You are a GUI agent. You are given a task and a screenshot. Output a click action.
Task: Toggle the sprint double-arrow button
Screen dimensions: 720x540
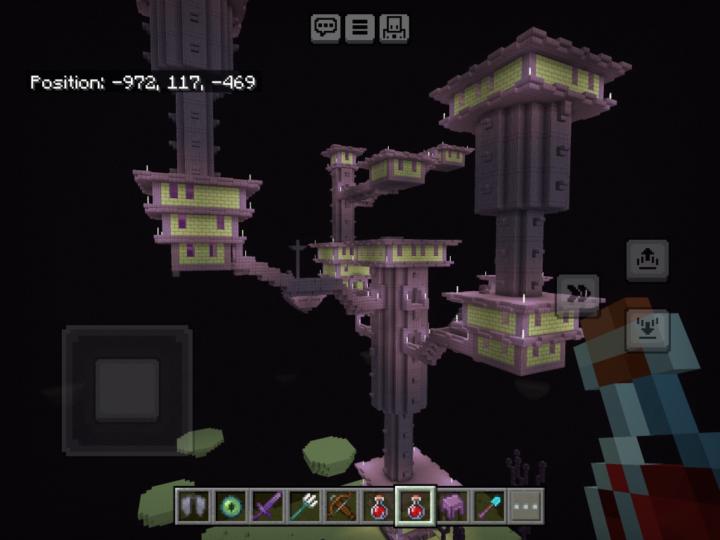(578, 295)
